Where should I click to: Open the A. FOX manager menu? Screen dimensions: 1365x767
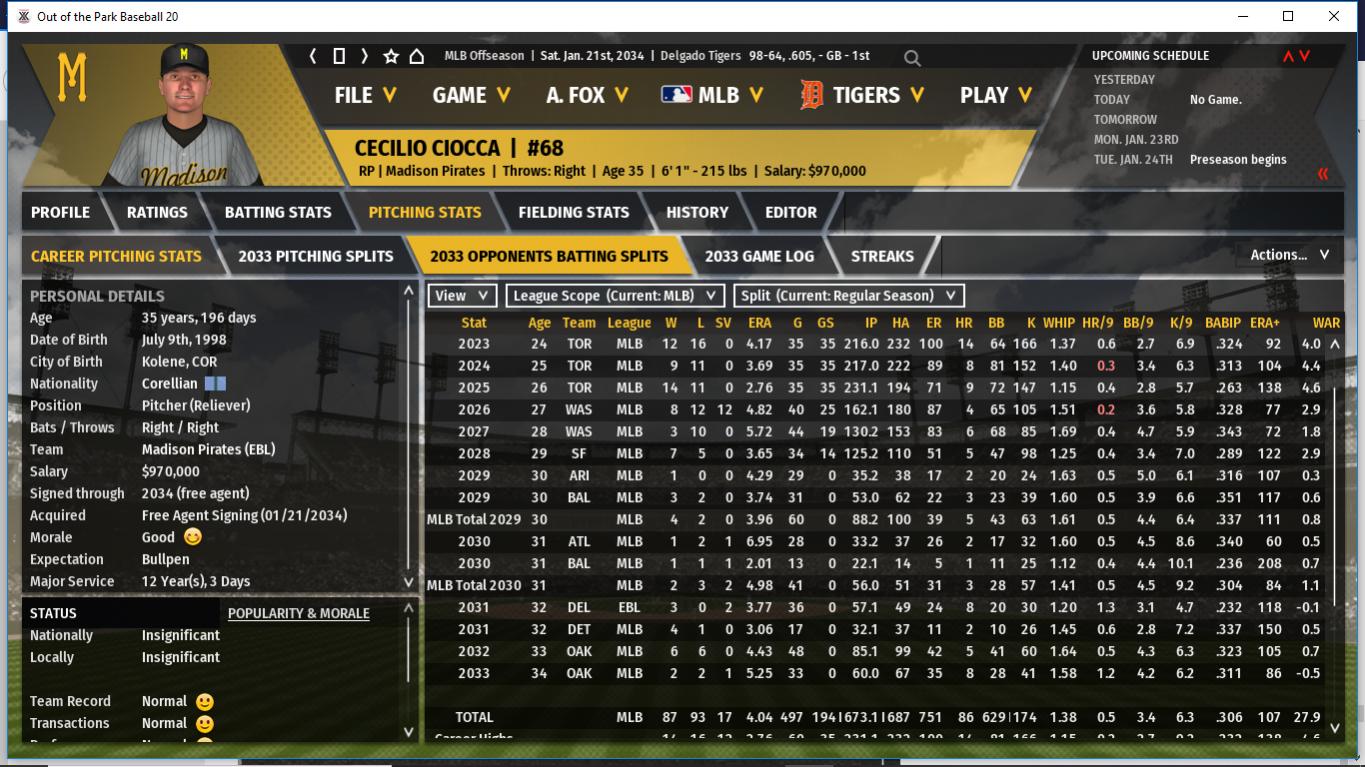click(x=587, y=95)
